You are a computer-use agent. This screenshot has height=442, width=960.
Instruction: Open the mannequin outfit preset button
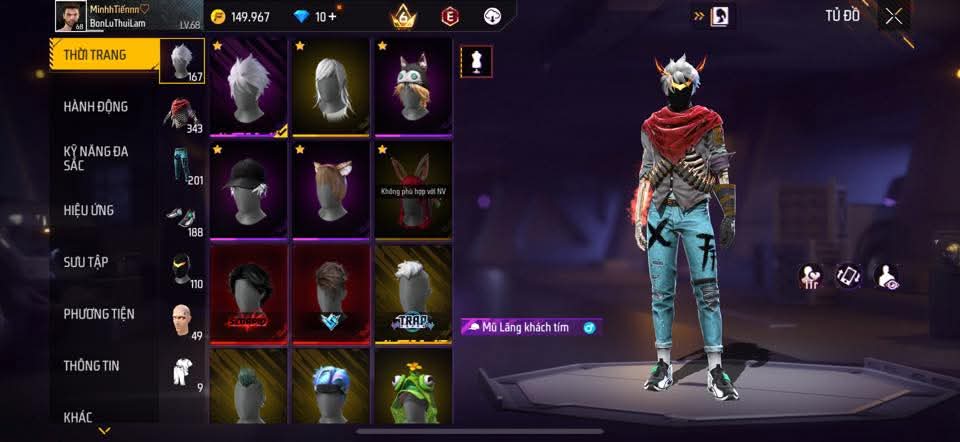tap(474, 61)
